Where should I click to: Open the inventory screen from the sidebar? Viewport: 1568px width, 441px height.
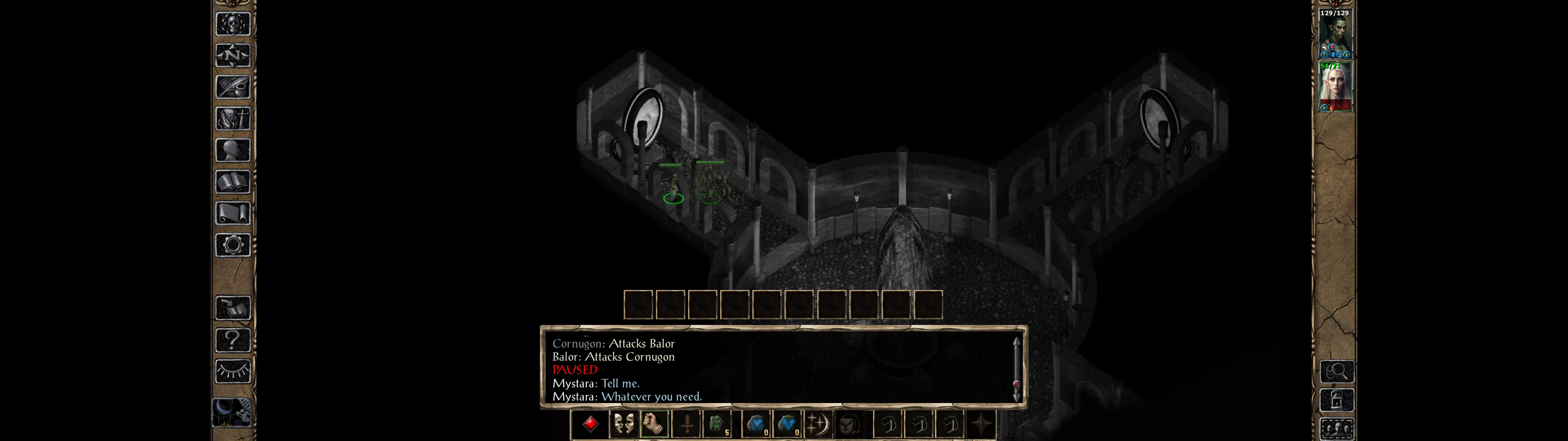point(232,118)
